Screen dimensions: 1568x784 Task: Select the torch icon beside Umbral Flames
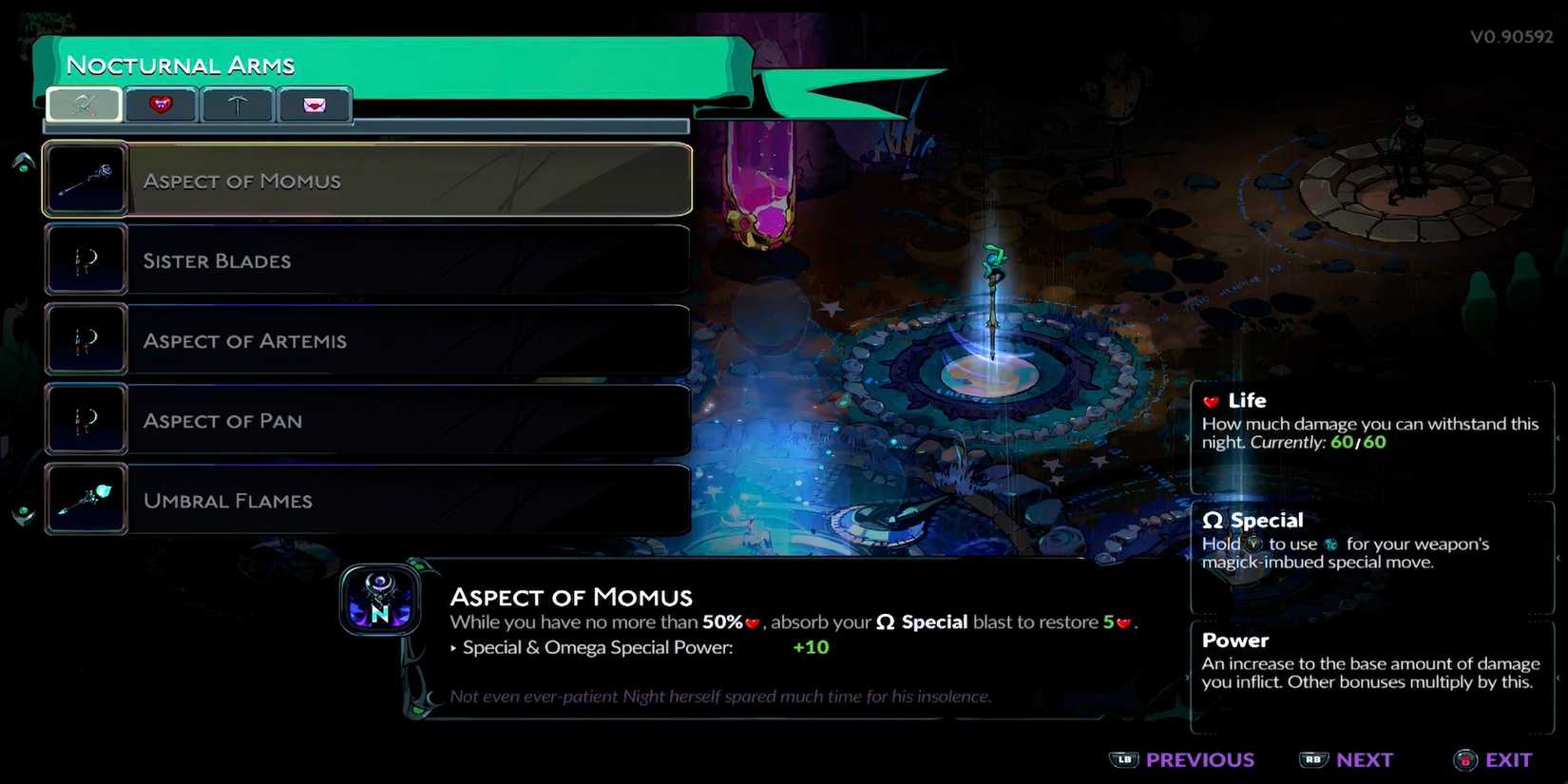pos(85,498)
